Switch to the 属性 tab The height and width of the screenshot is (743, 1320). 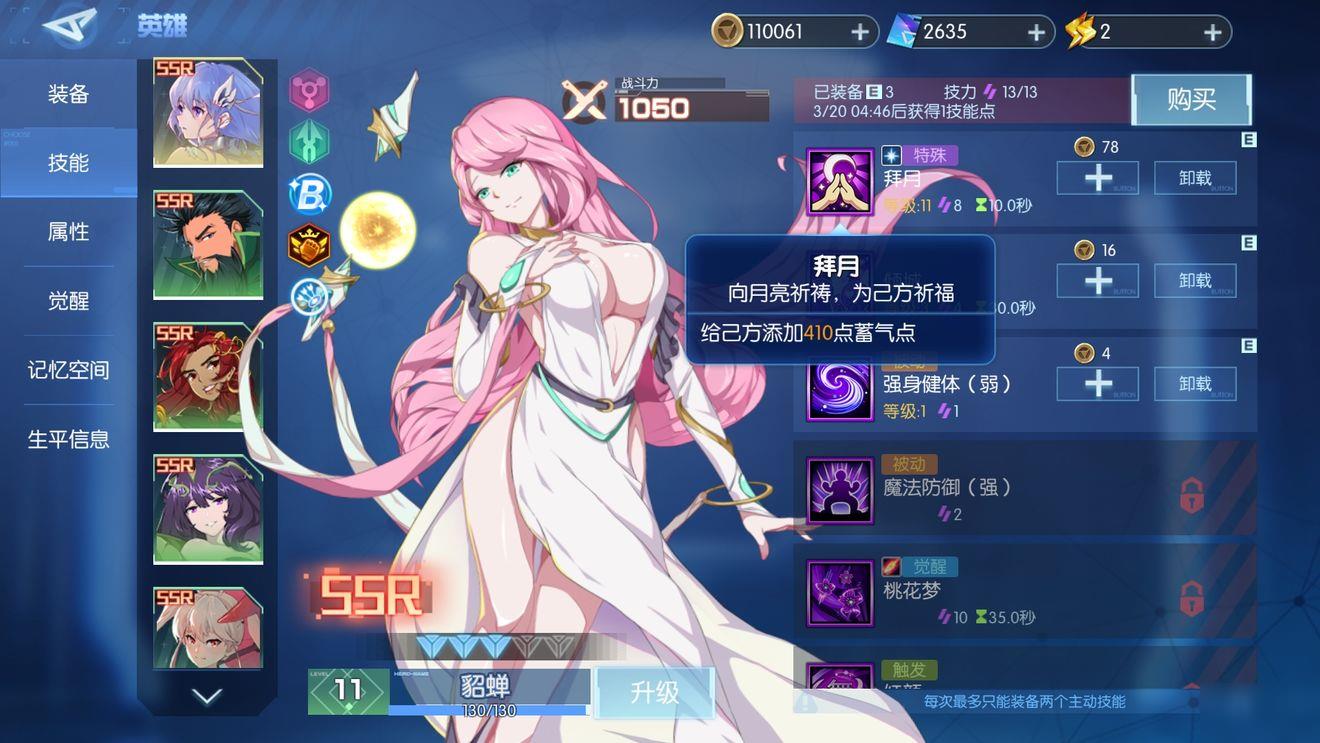[68, 231]
